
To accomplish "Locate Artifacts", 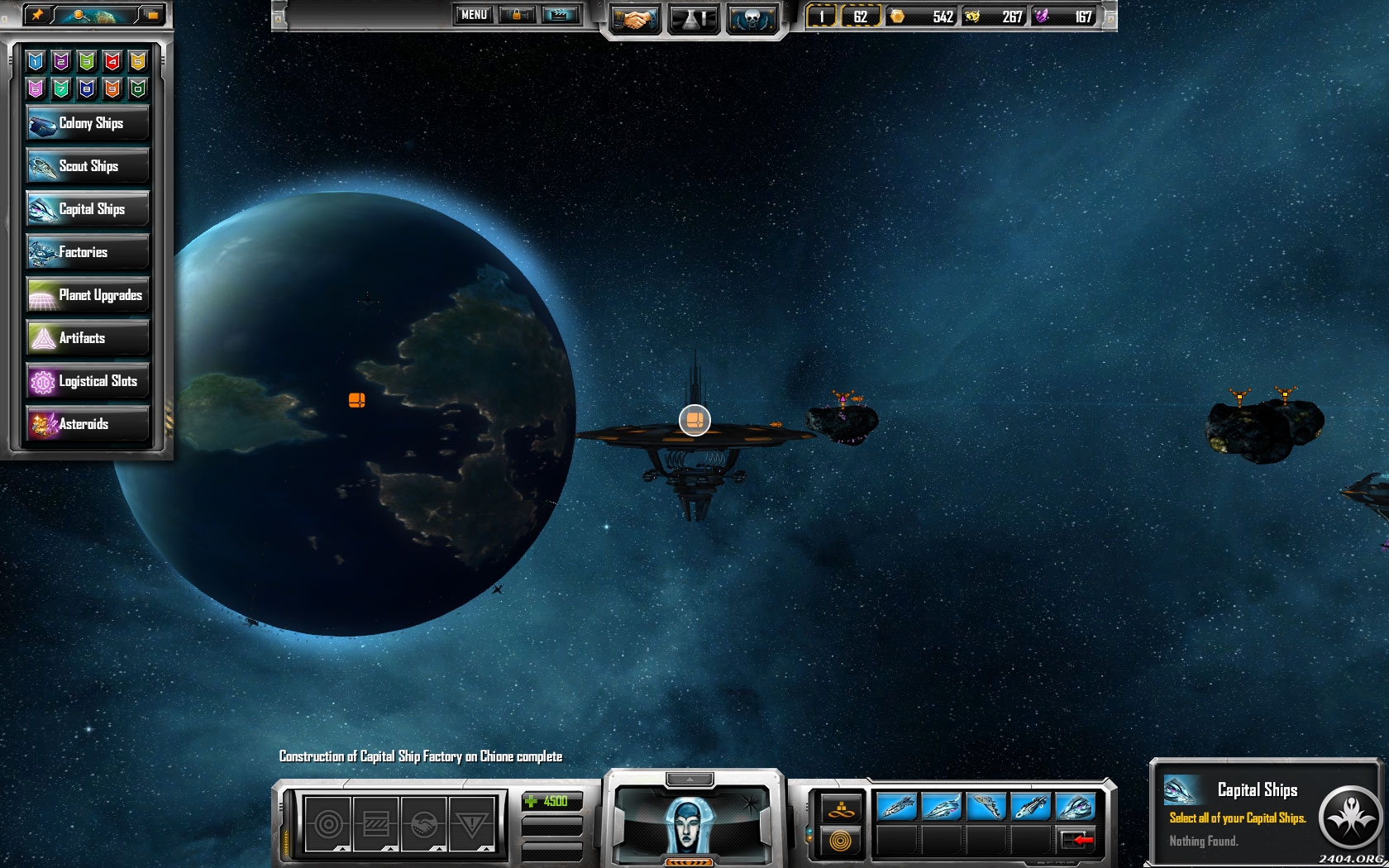I will [x=88, y=338].
